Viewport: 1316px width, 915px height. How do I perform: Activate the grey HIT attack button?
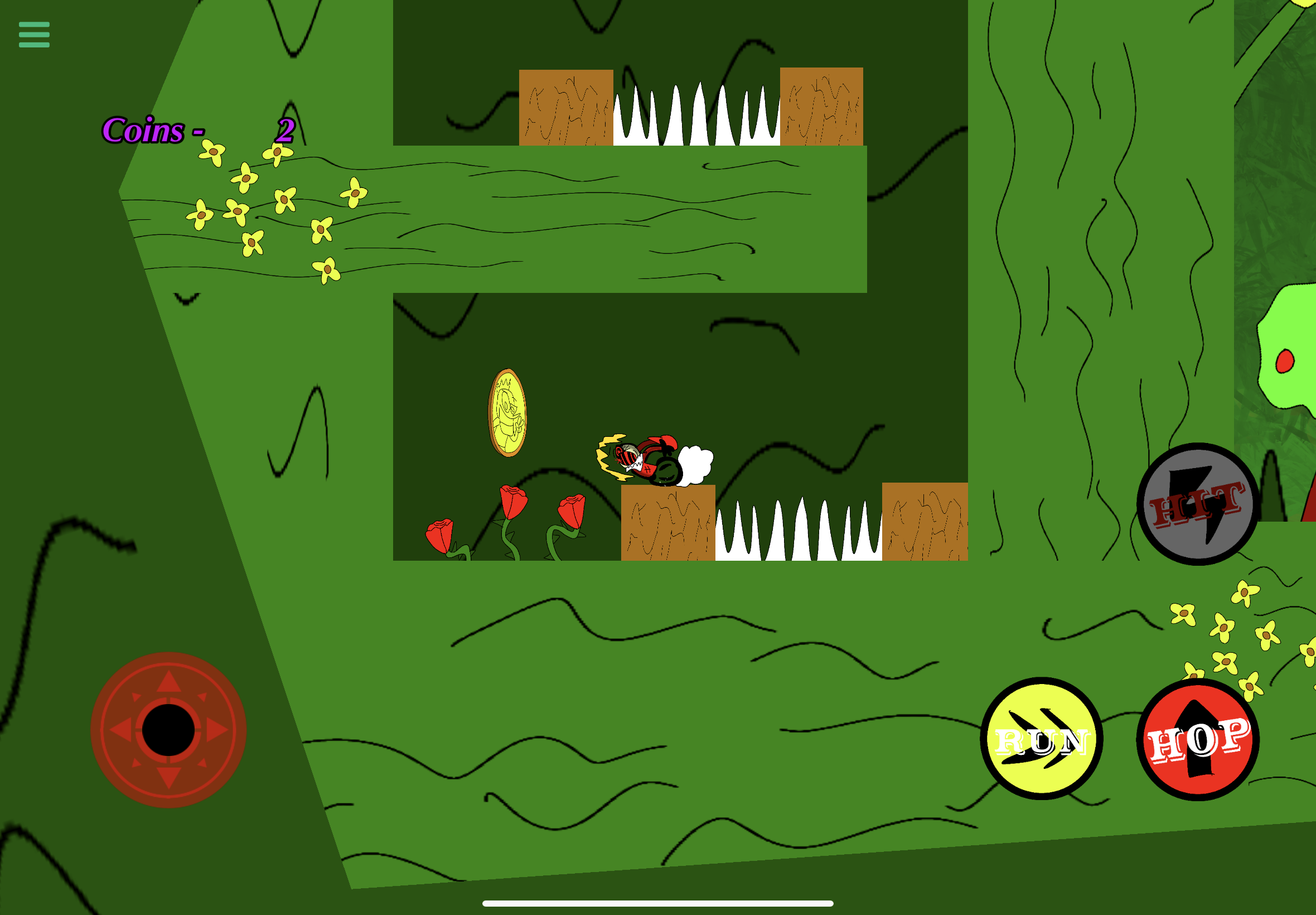pos(1197,504)
